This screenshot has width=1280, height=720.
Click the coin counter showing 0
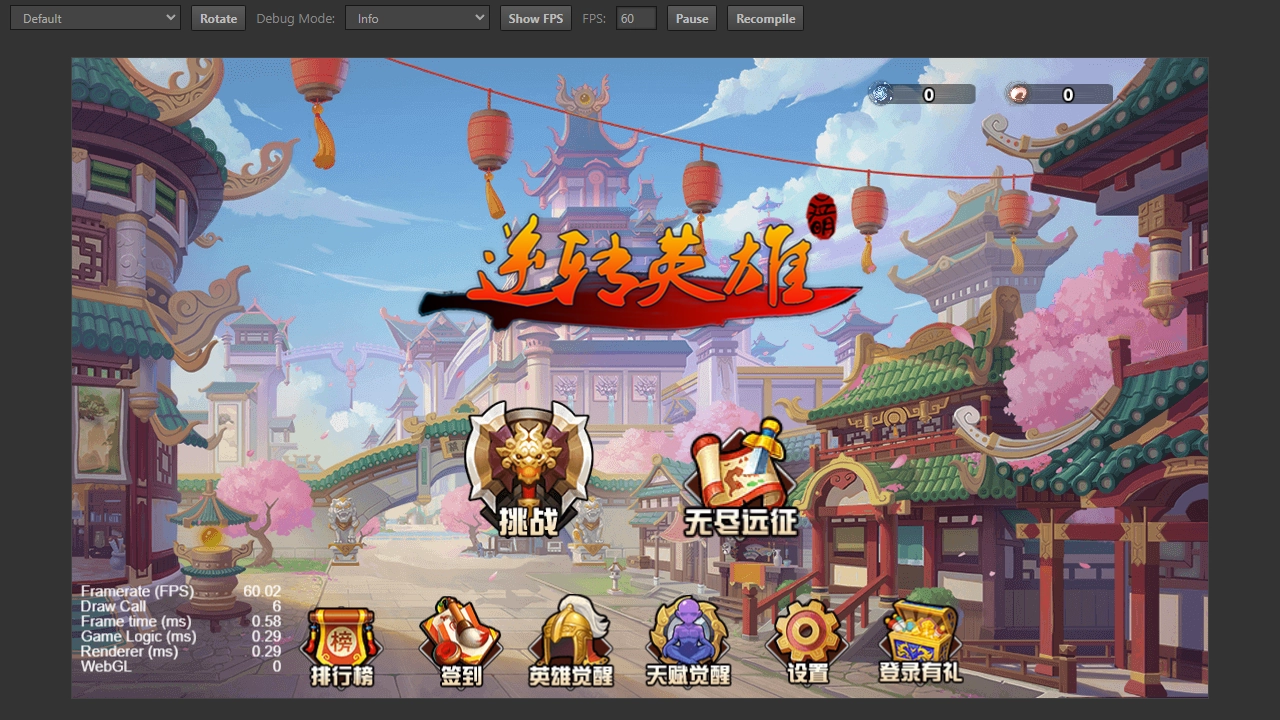(1067, 94)
